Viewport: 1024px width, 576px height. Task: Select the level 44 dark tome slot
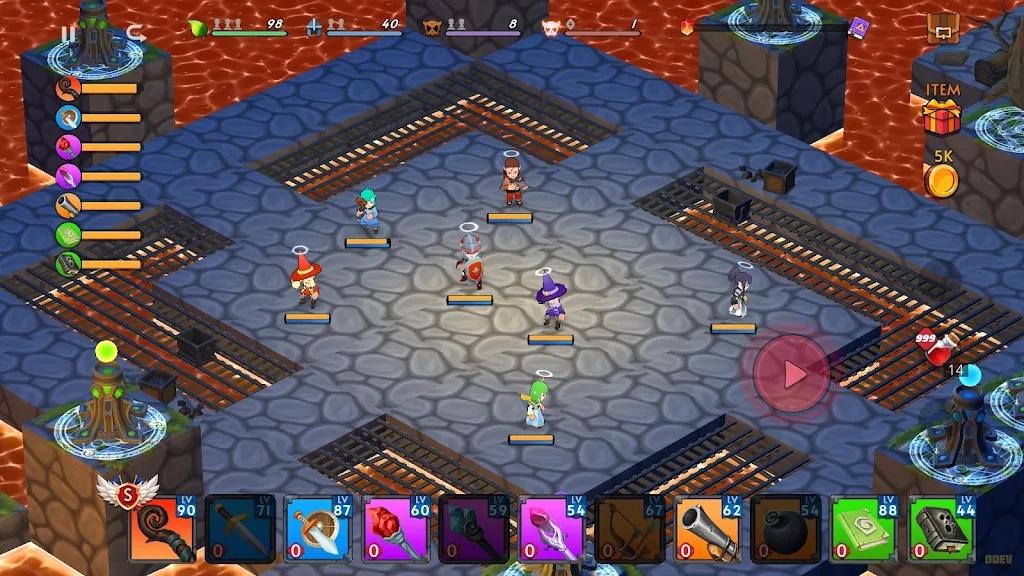[942, 529]
